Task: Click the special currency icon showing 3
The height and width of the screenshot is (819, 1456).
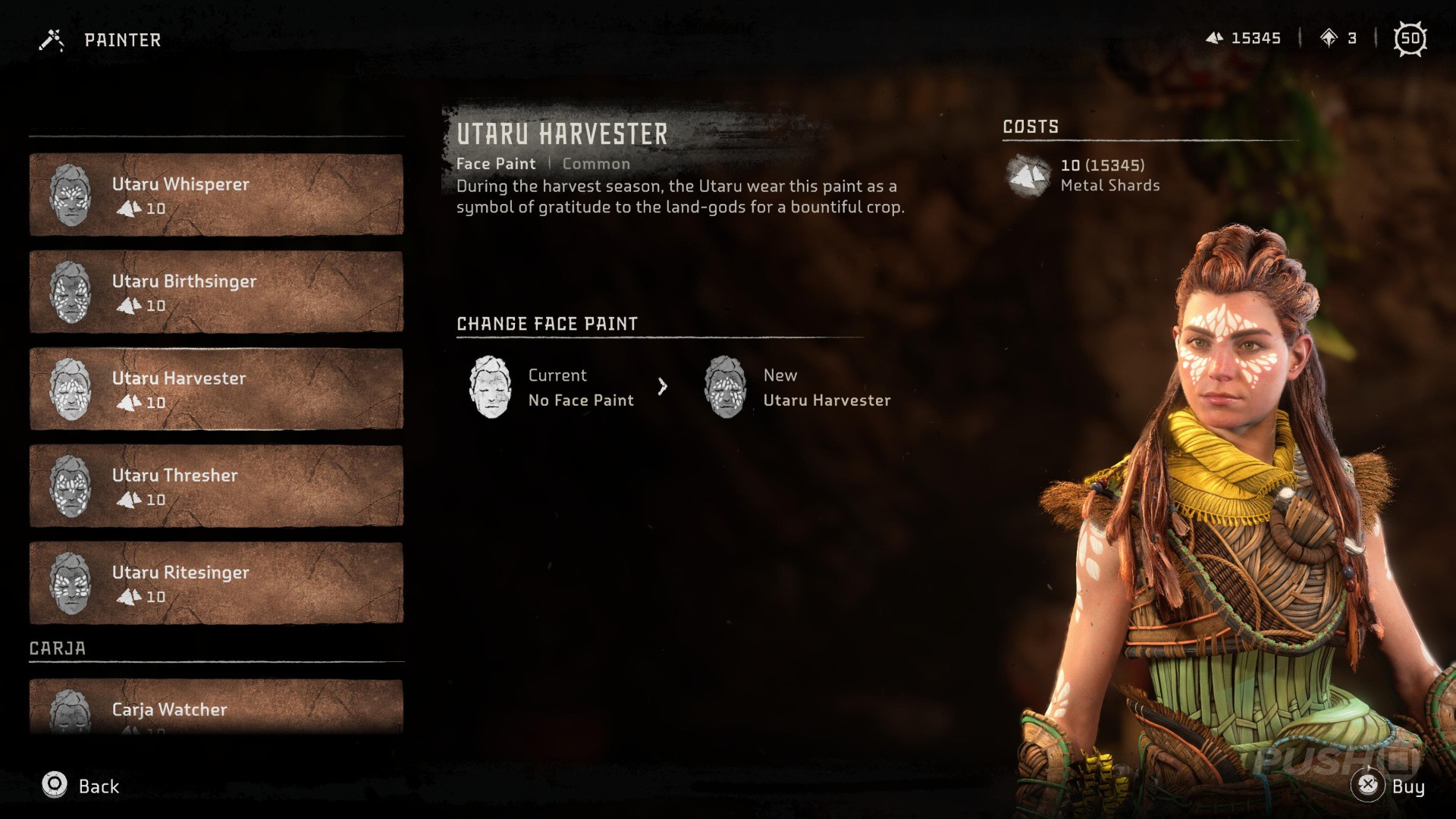Action: [1328, 38]
